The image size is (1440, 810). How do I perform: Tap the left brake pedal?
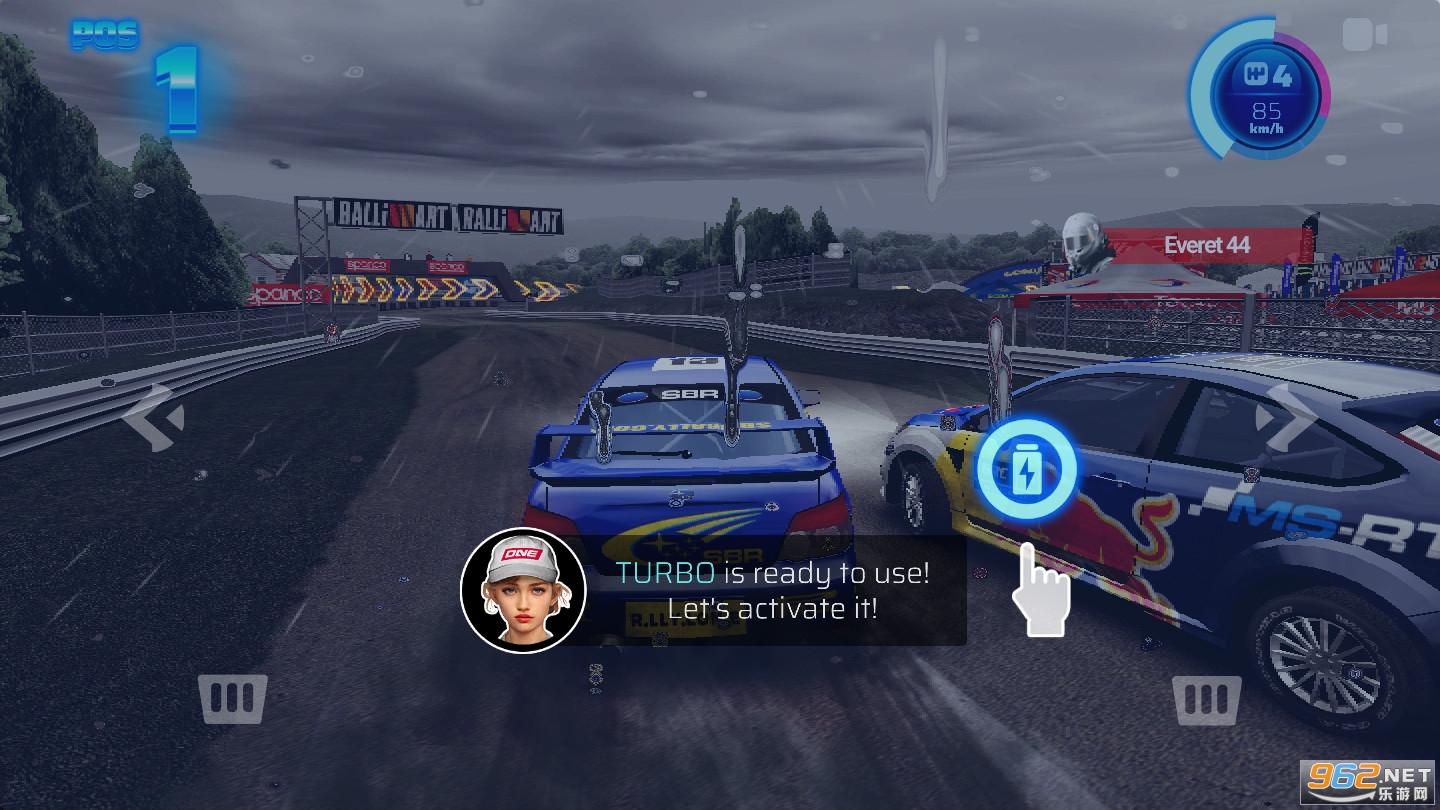click(x=233, y=698)
